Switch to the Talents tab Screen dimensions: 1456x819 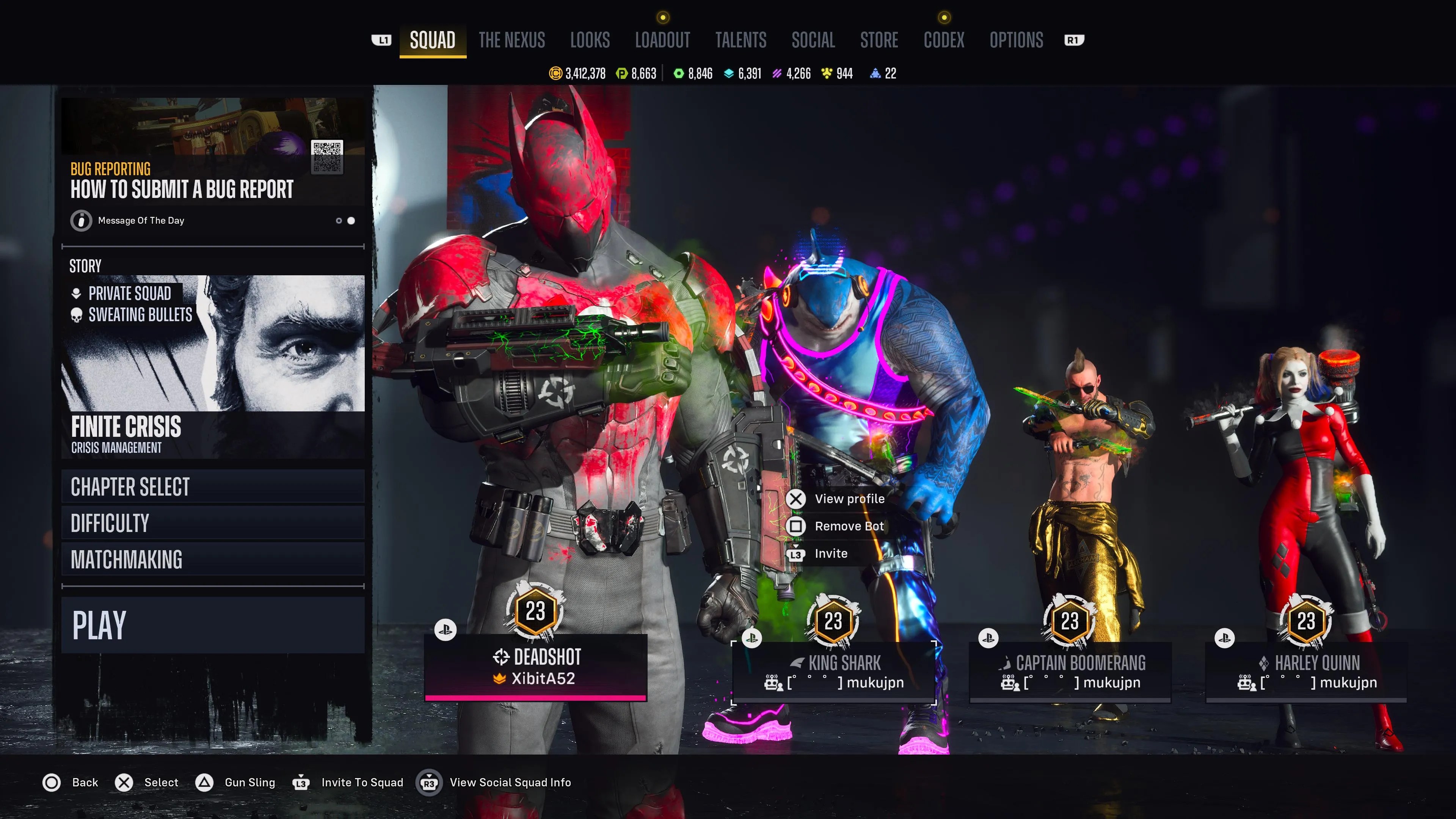tap(741, 40)
